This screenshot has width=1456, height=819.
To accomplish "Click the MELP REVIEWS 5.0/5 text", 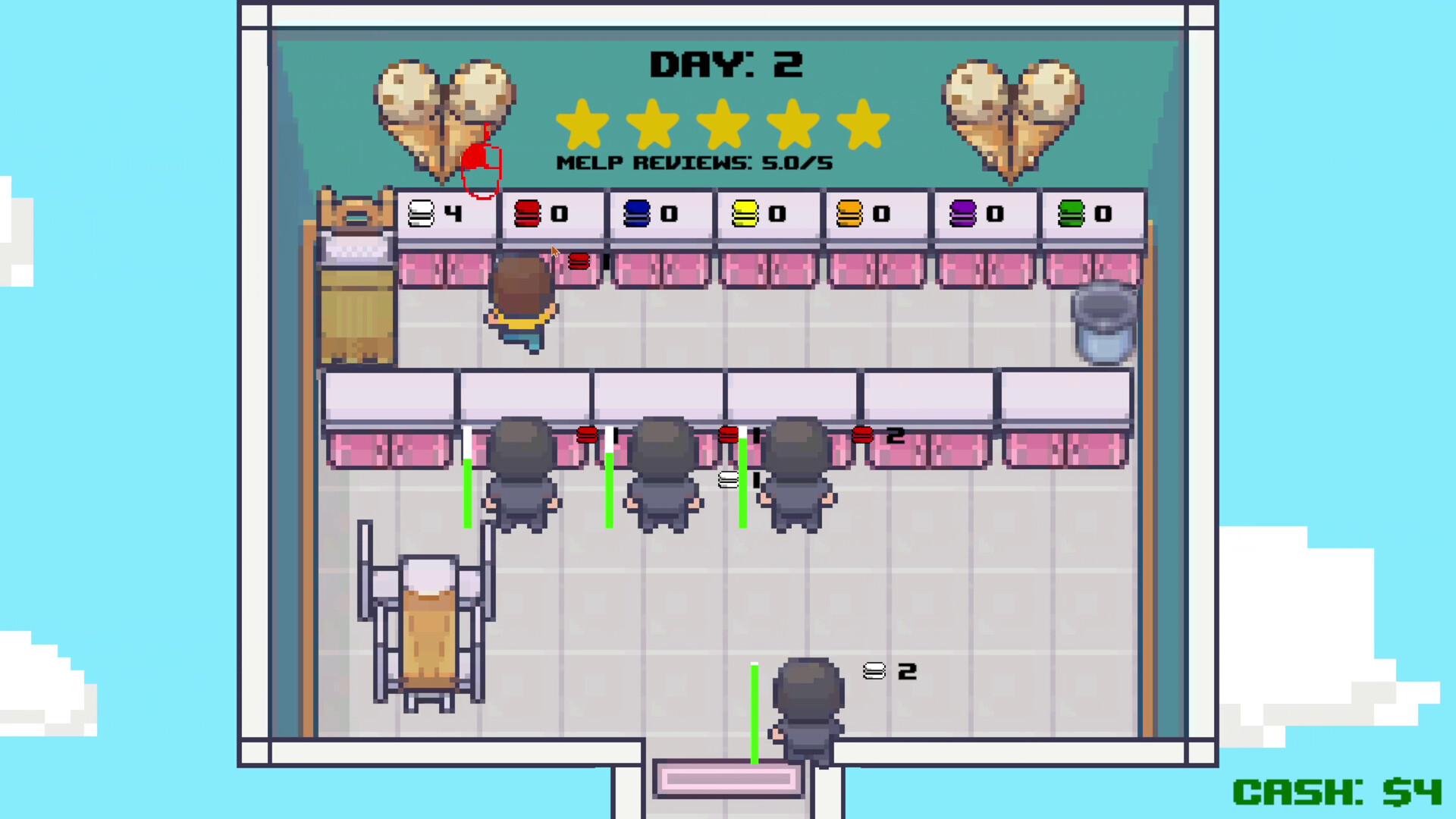I will pyautogui.click(x=694, y=162).
